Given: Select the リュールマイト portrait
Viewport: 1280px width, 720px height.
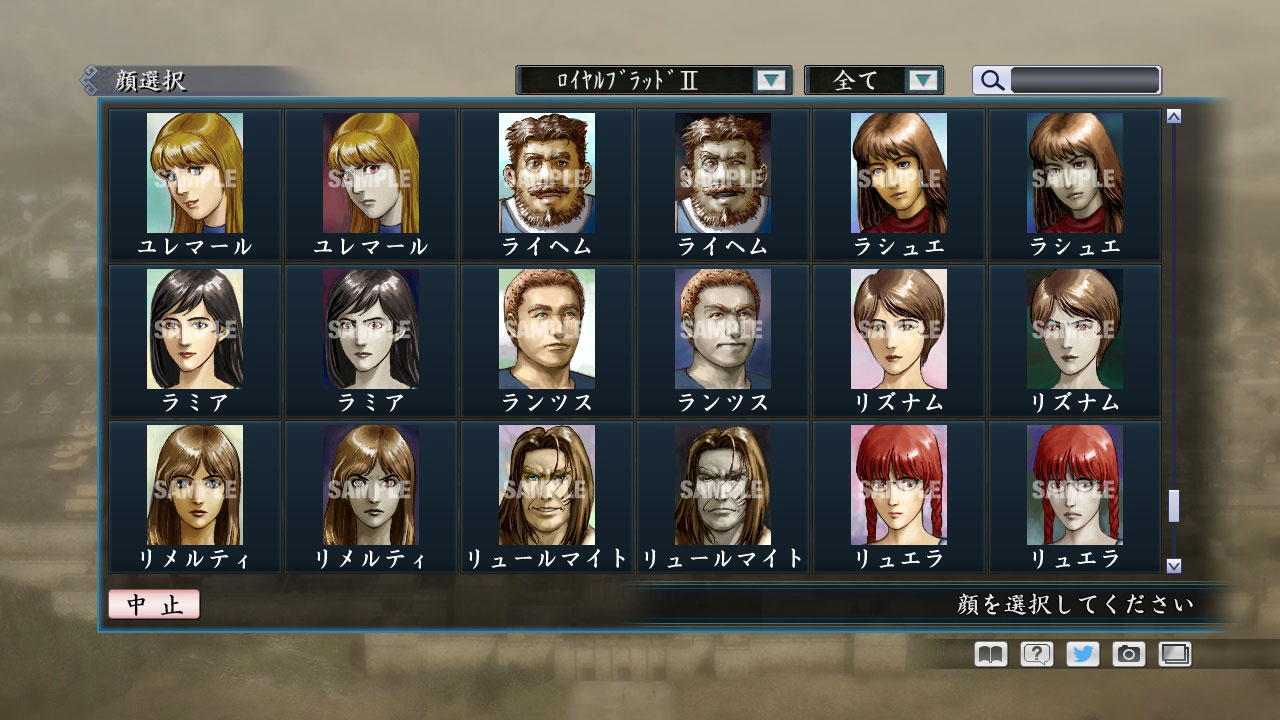Looking at the screenshot, I should [x=545, y=487].
